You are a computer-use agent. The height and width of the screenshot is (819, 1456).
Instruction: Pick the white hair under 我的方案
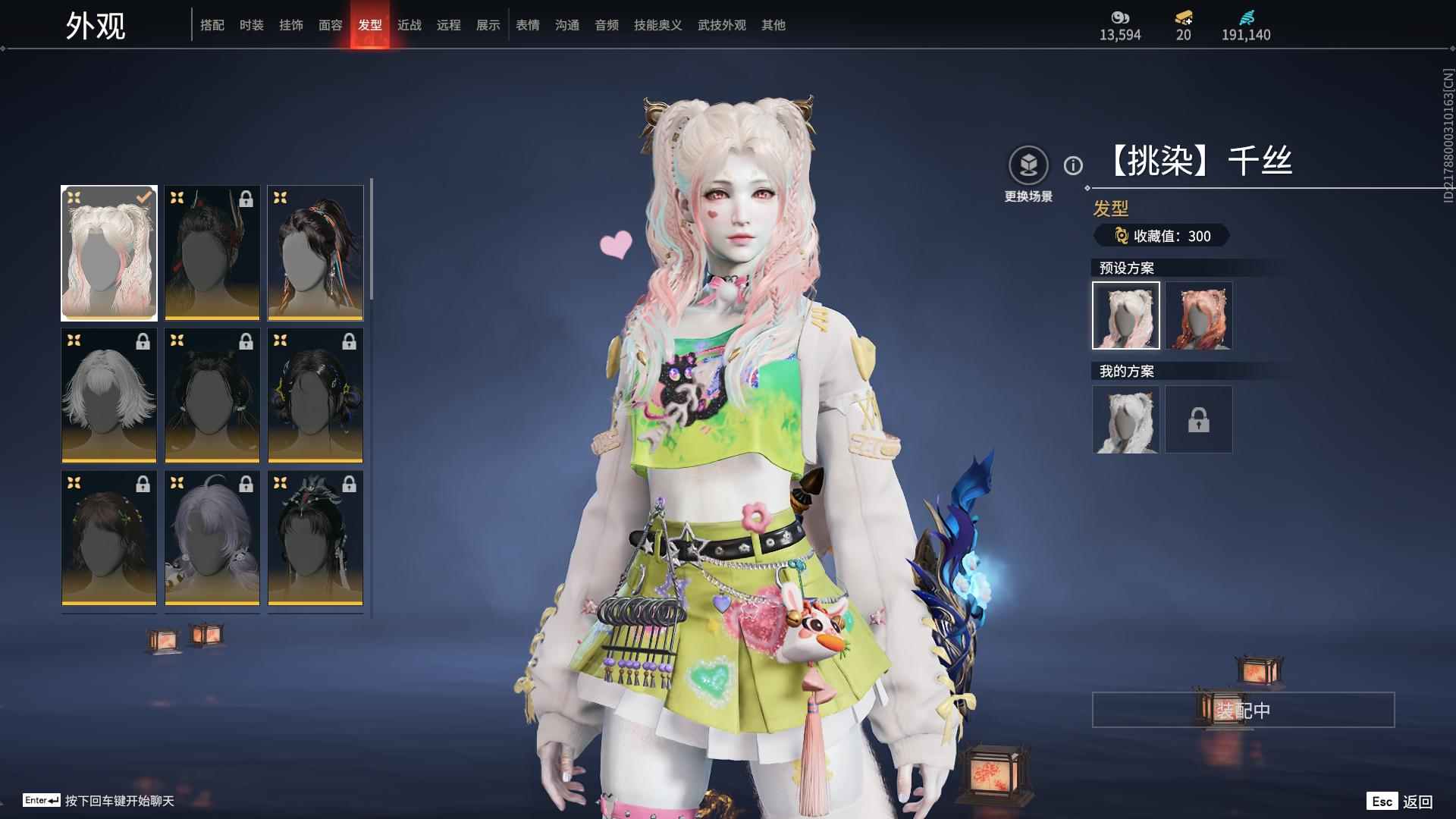click(1126, 419)
